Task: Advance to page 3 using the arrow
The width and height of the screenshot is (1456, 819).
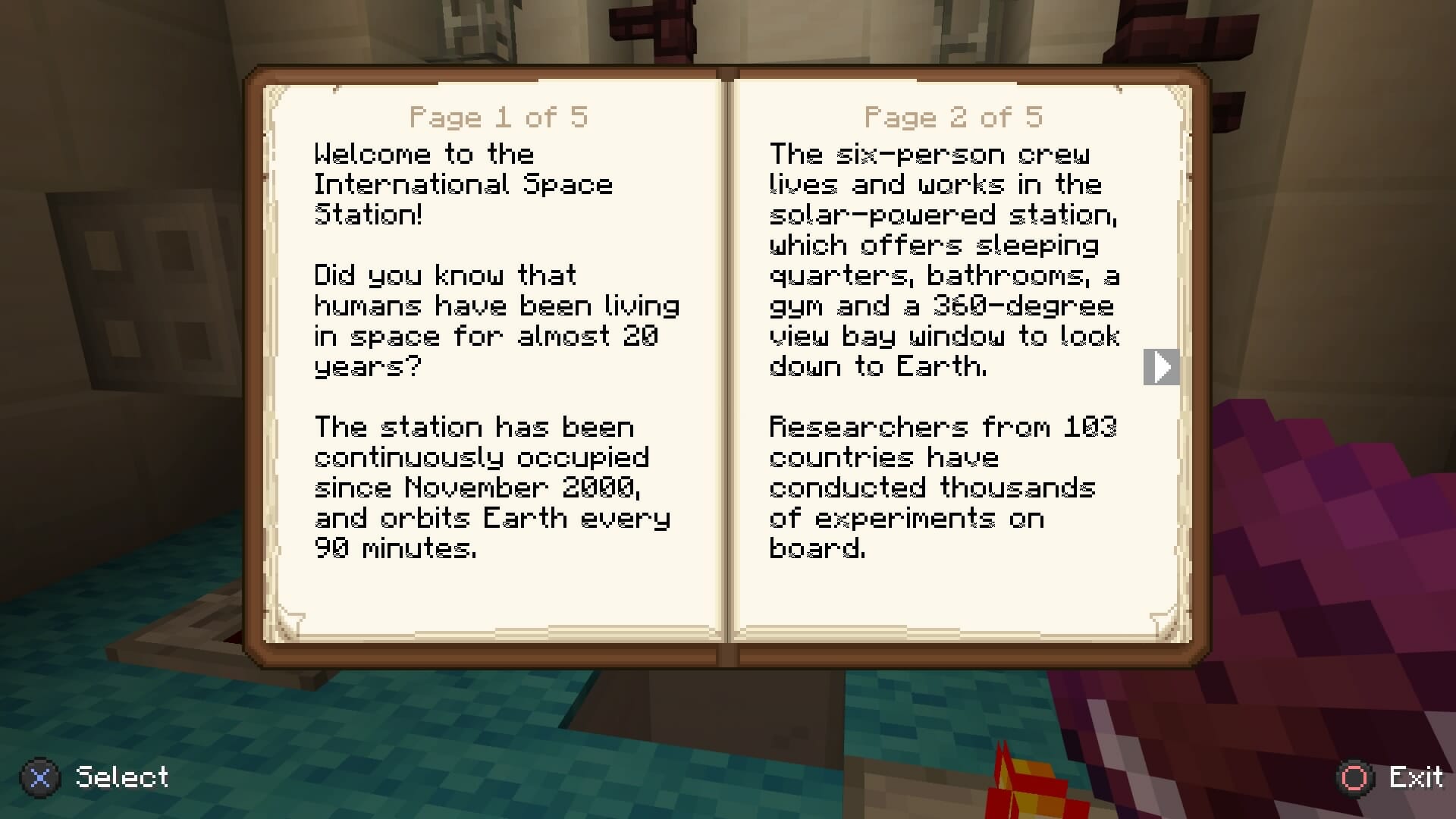Action: 1160,366
